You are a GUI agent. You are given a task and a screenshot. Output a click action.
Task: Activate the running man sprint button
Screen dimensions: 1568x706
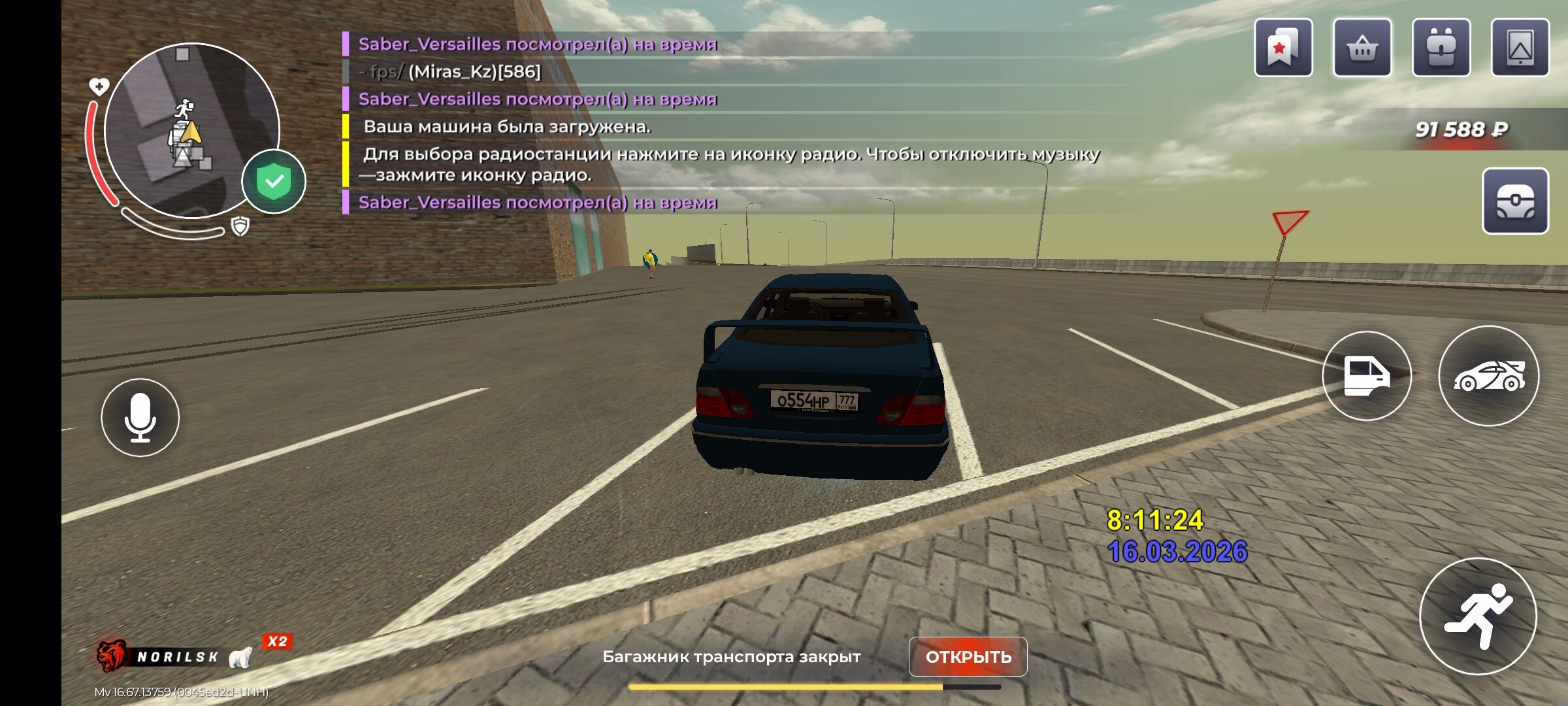tap(1478, 616)
